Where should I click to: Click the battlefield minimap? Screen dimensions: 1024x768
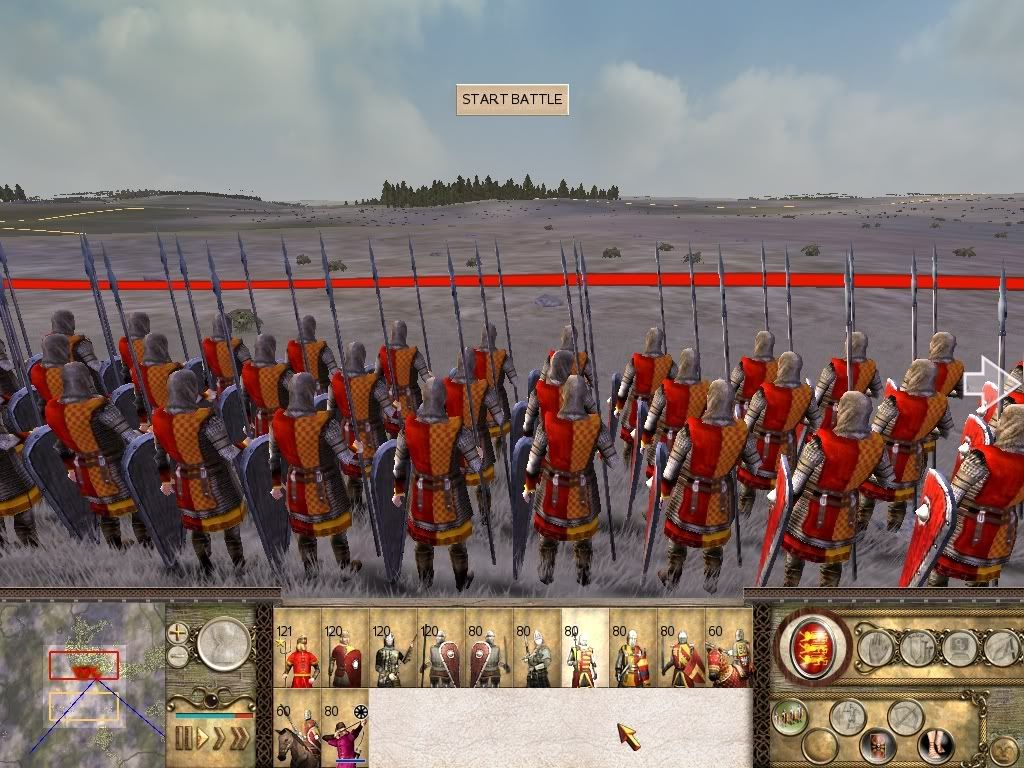[x=82, y=679]
